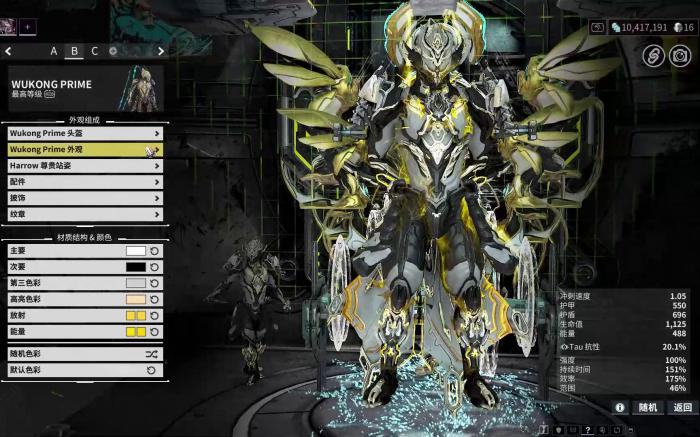Randomize colors with 随机色彩
The width and height of the screenshot is (700, 437).
(84, 354)
